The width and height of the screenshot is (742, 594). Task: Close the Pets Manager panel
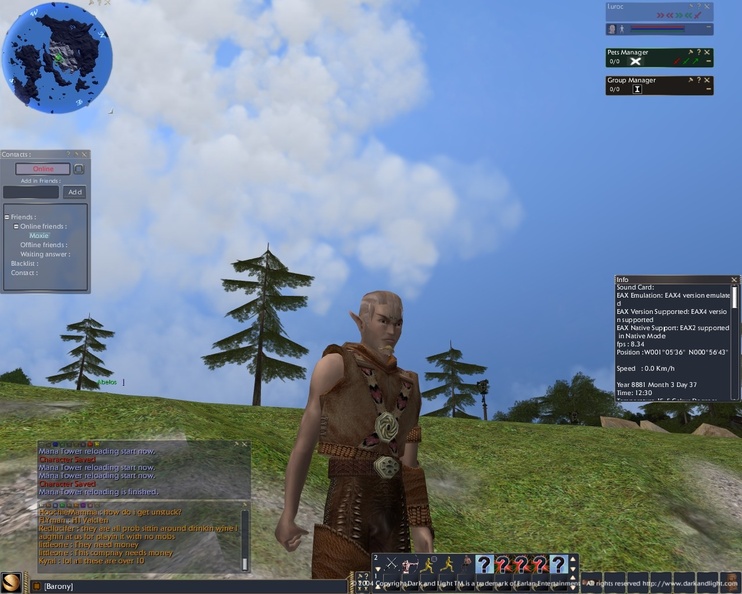point(708,52)
